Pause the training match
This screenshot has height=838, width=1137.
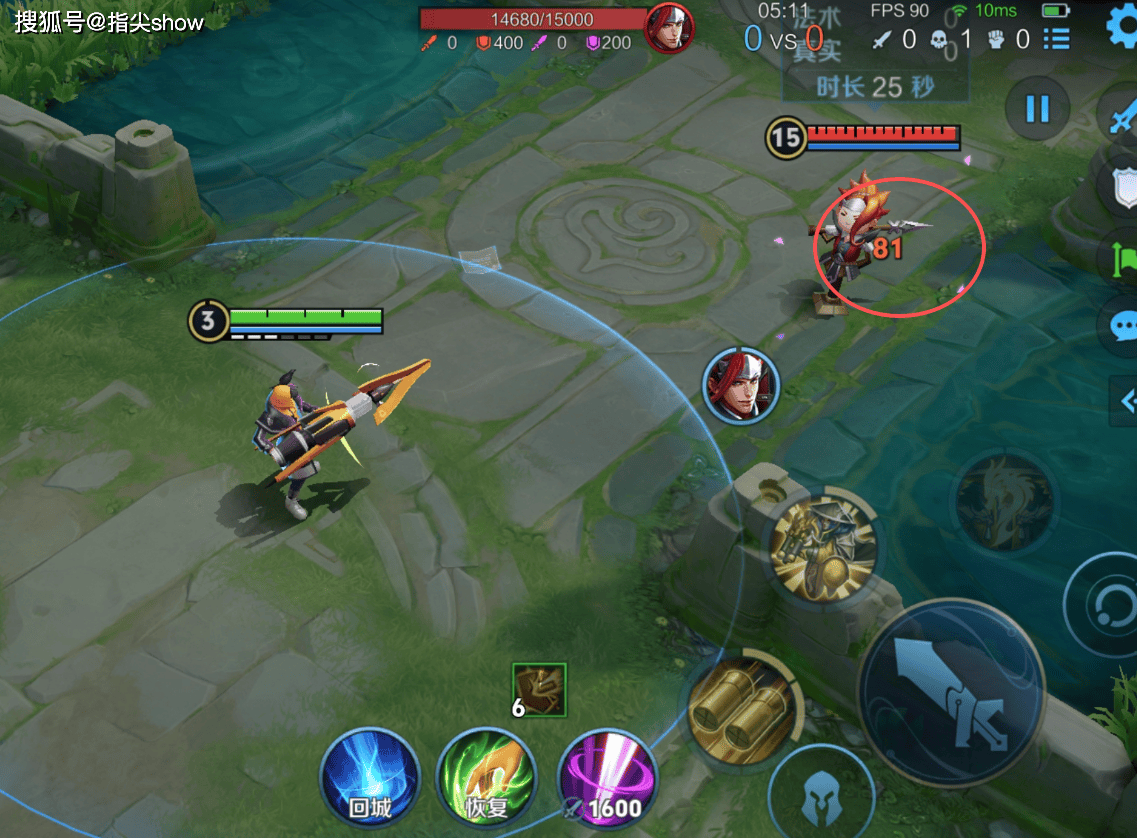pyautogui.click(x=1037, y=108)
